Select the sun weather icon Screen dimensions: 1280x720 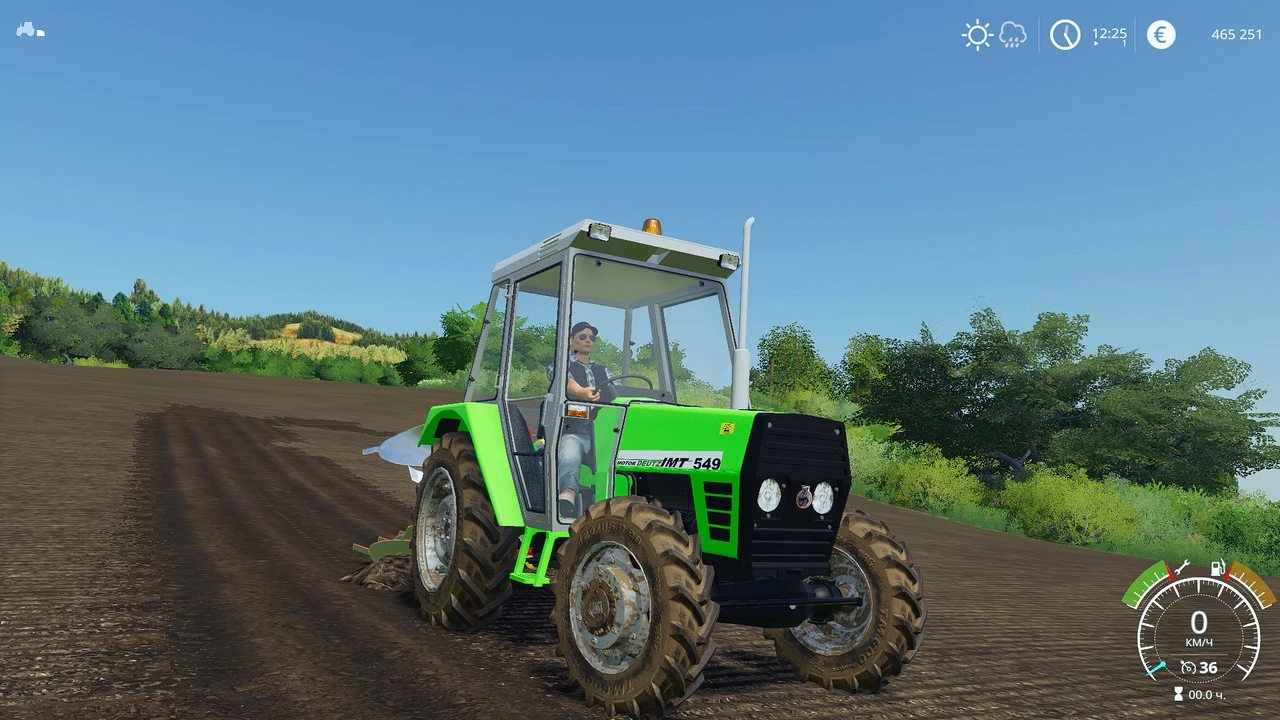[977, 35]
